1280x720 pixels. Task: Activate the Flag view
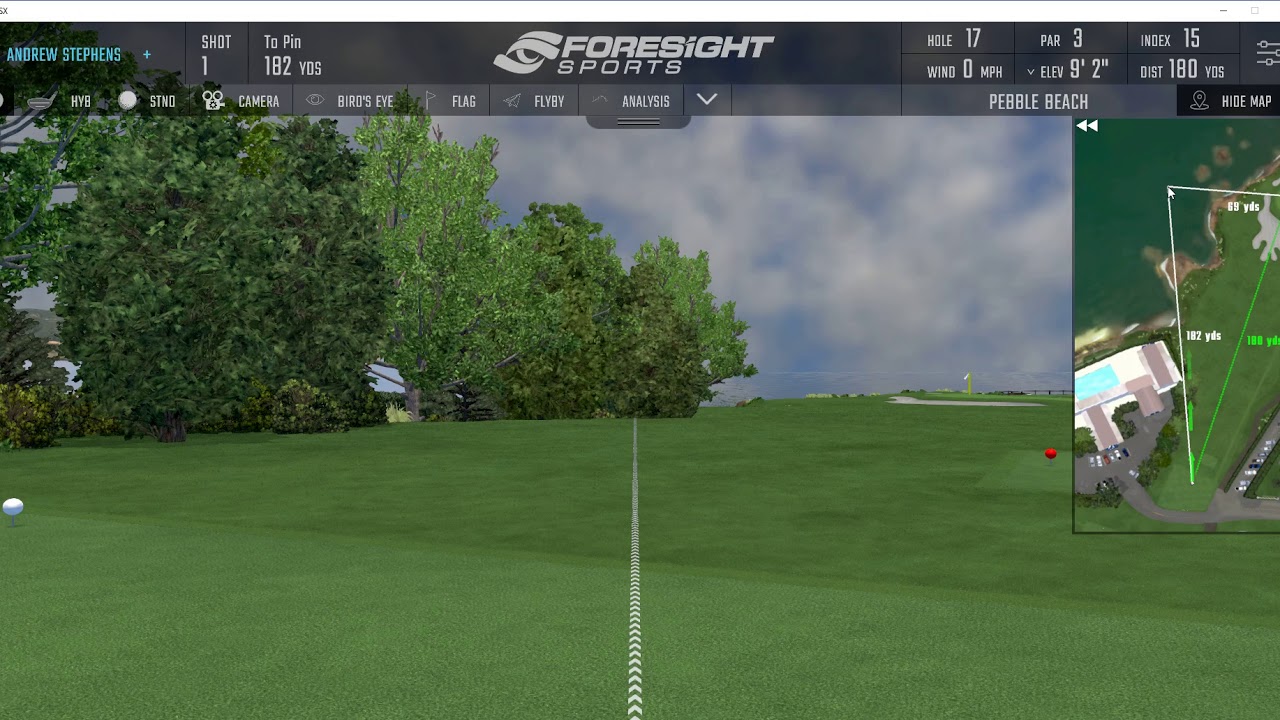(x=451, y=101)
